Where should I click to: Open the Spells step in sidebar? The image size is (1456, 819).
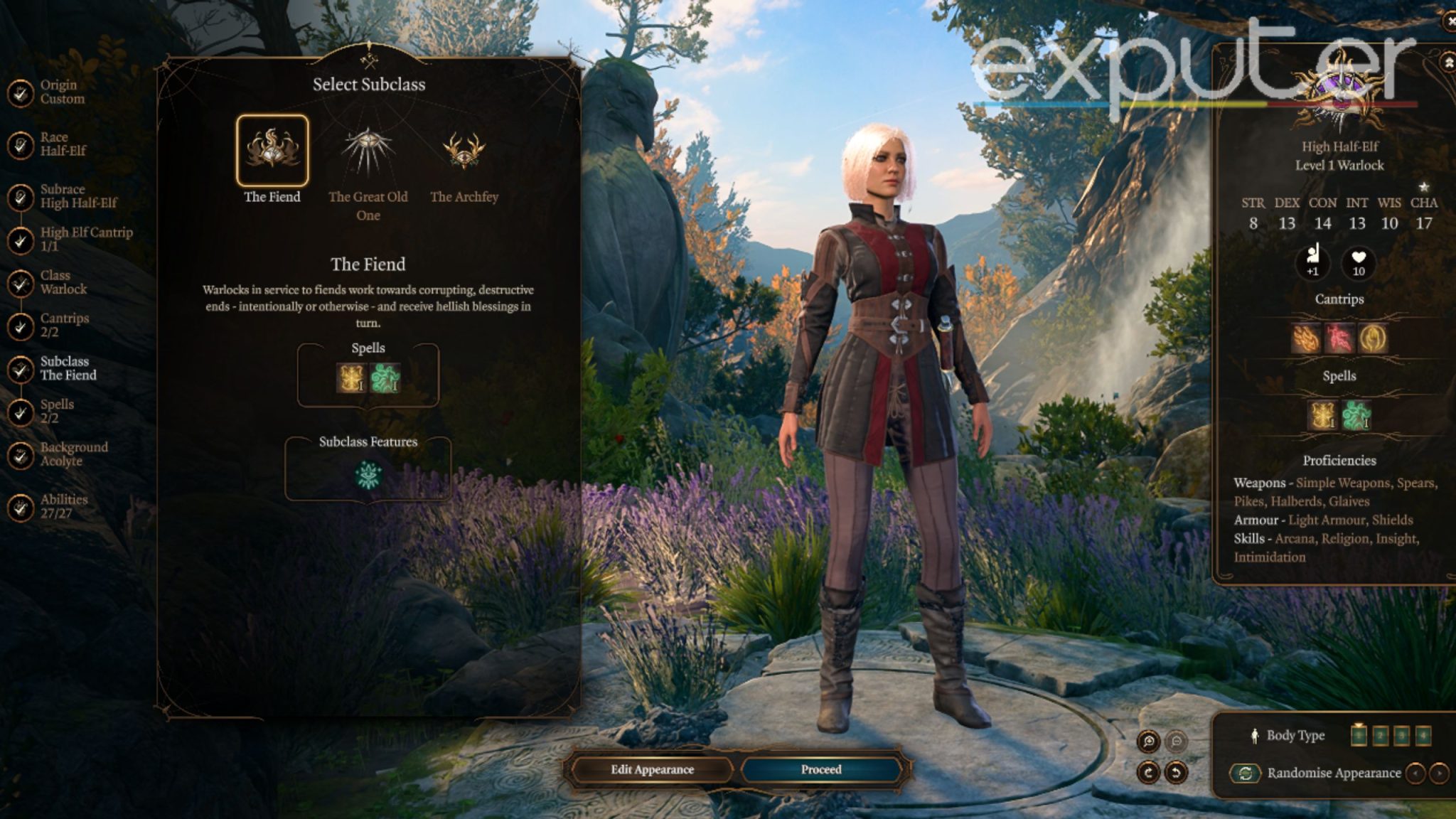(x=57, y=411)
